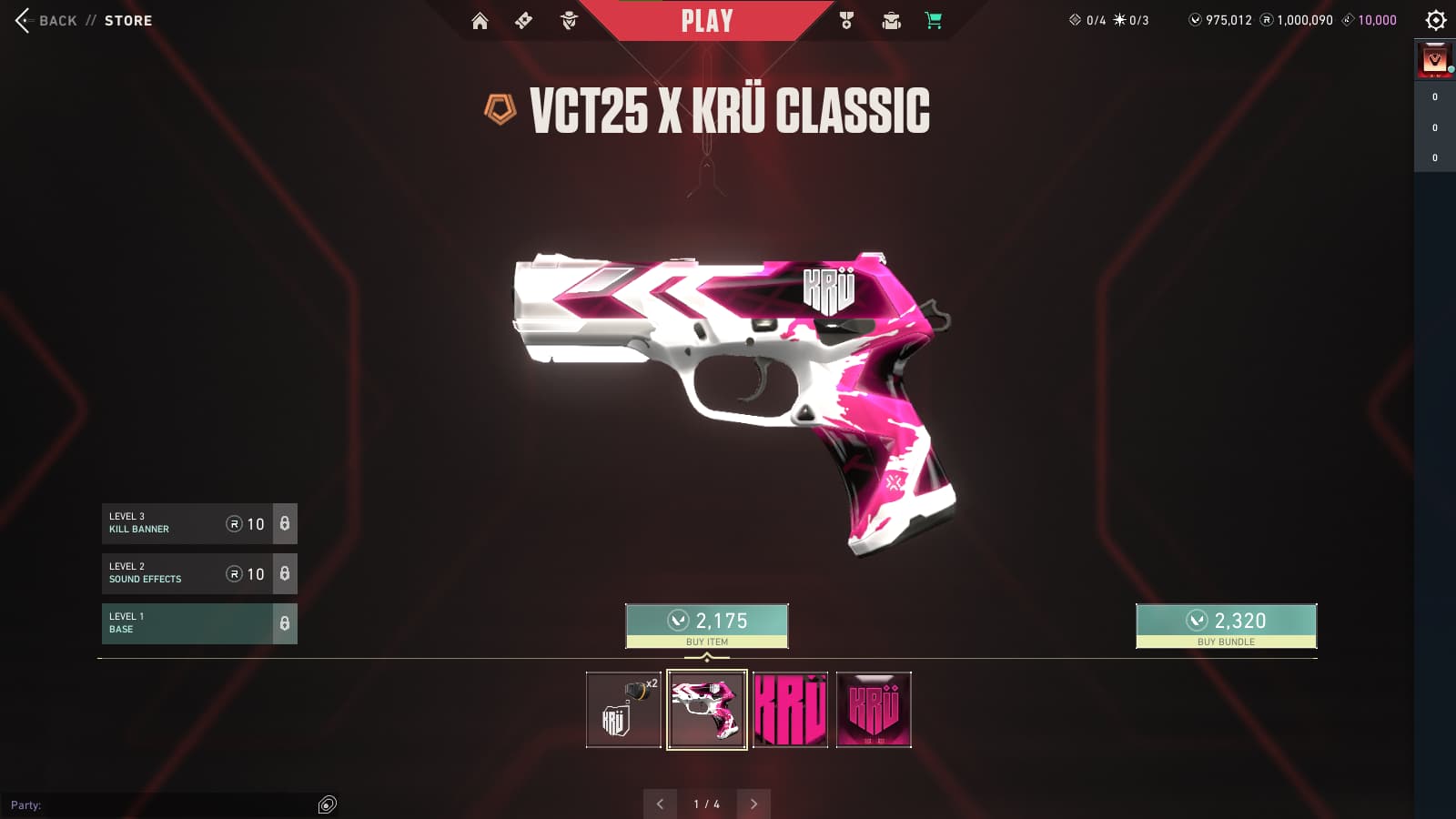The width and height of the screenshot is (1456, 819).
Task: Buy bundle for 2,320 points
Action: (1226, 626)
